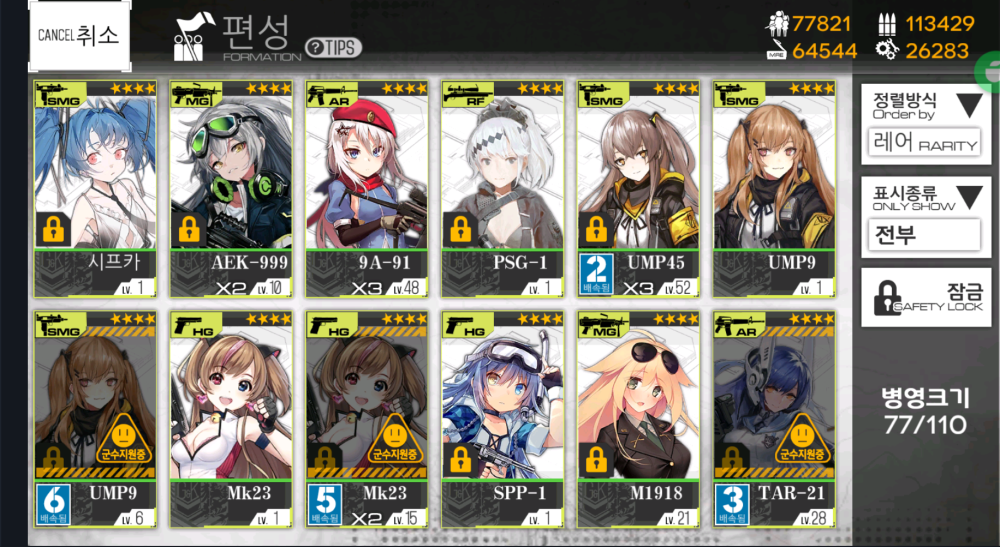Open the TIPS help
The image size is (1000, 547).
coord(333,47)
